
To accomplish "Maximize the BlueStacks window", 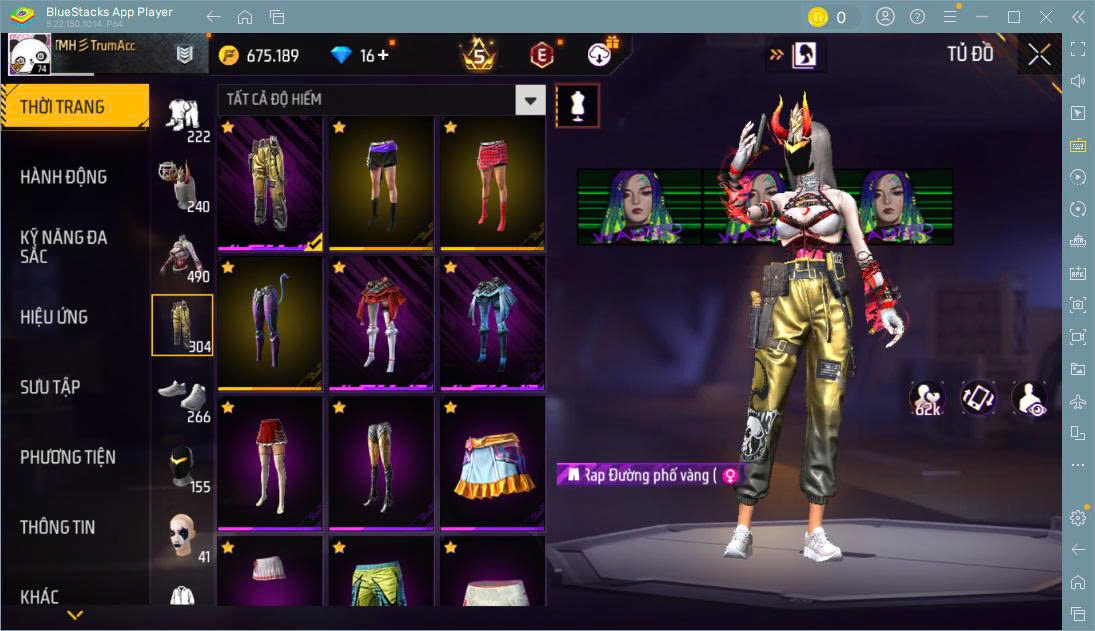I will coord(1014,17).
